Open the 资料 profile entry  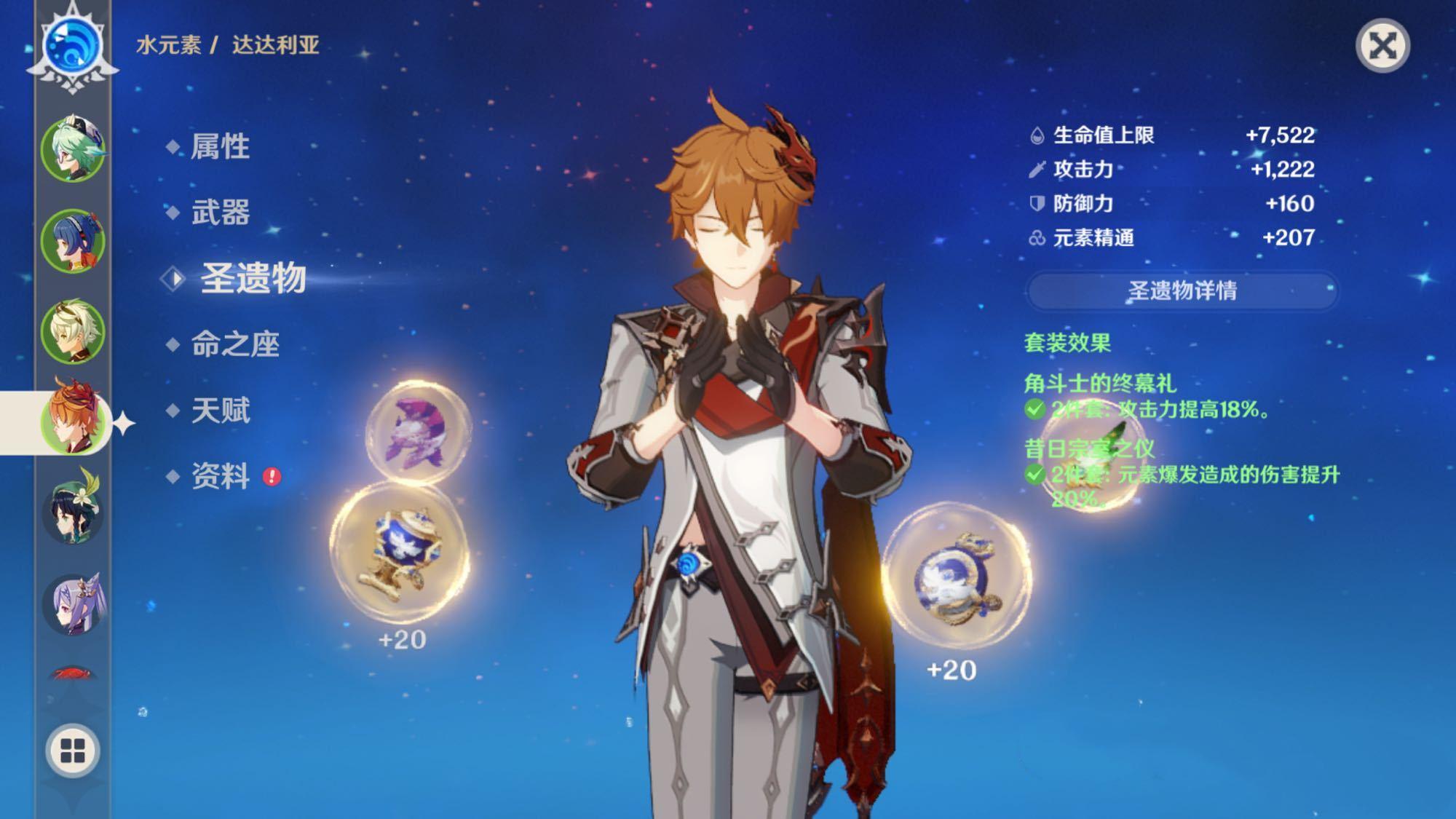tap(220, 476)
